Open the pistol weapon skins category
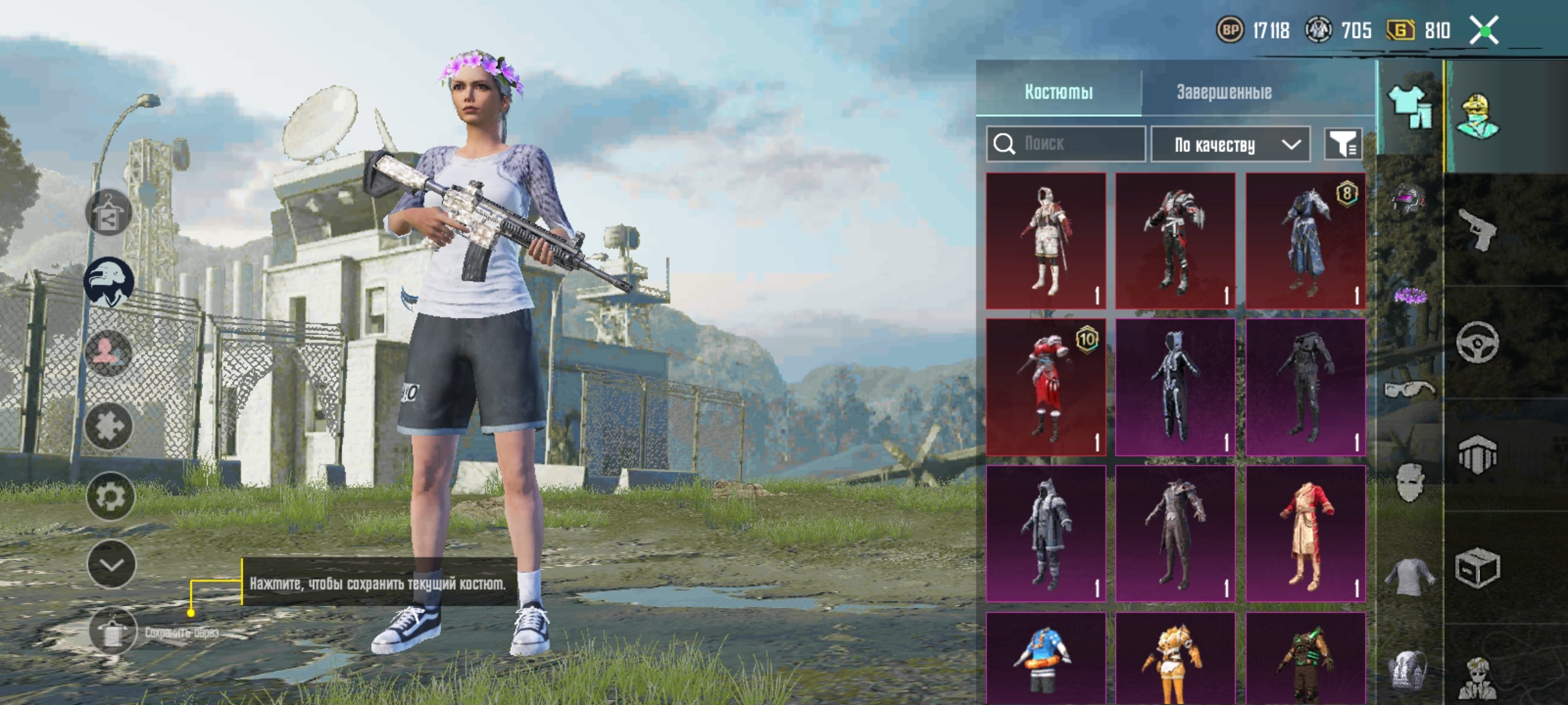Screen dimensions: 1568x705 (x=1477, y=230)
